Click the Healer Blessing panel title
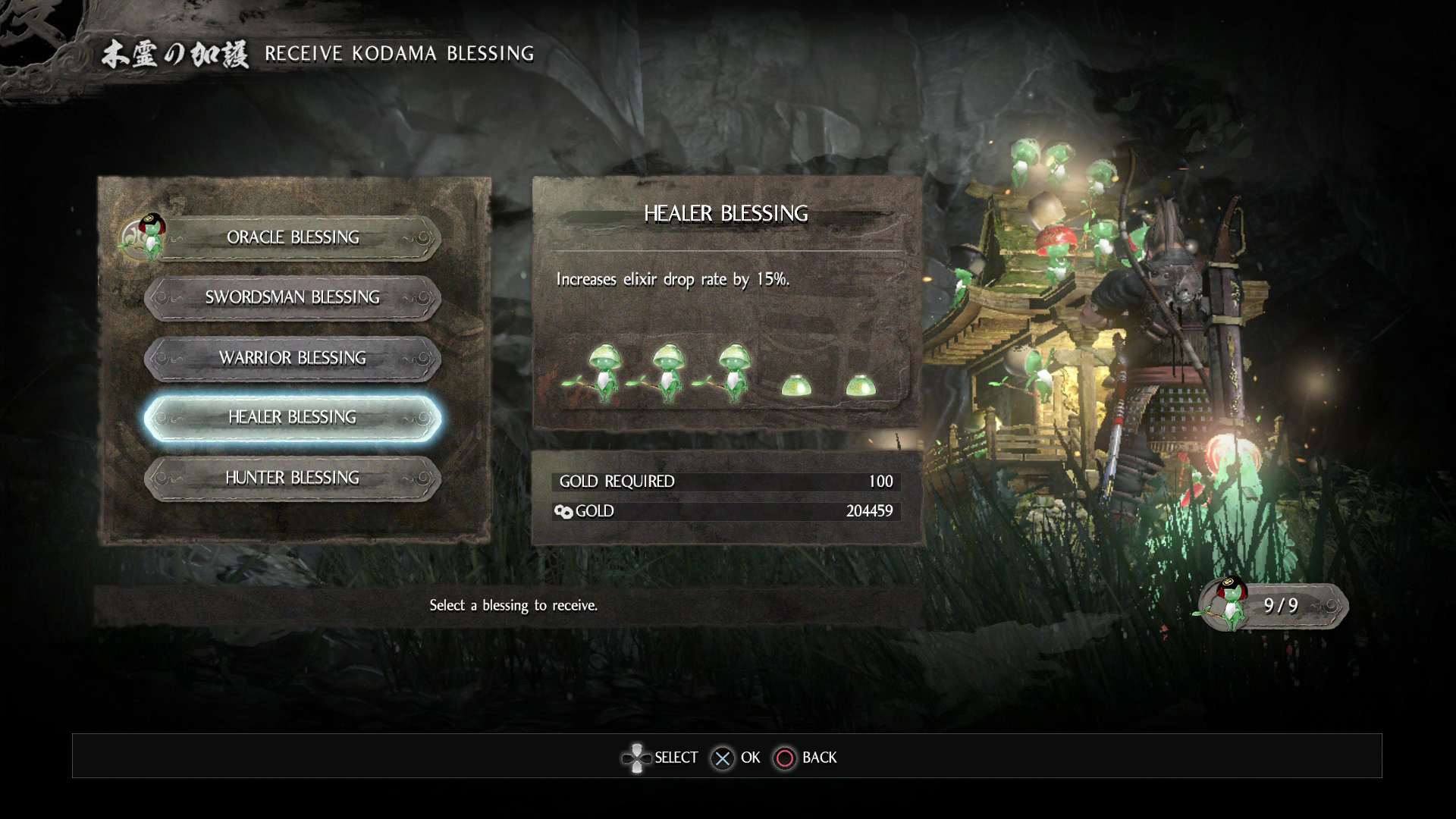Image resolution: width=1456 pixels, height=819 pixels. tap(726, 213)
